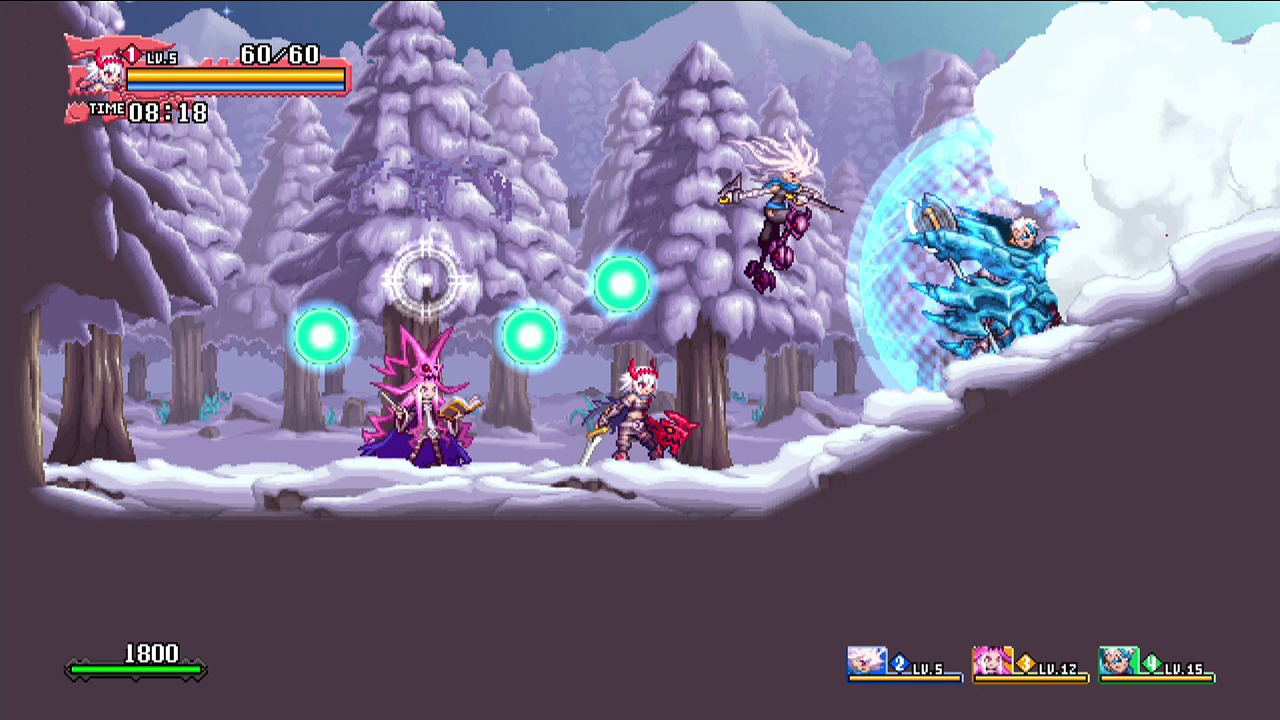Screen dimensions: 1280x720
Task: Click the red diamond player 1 badge
Action: [x=131, y=54]
